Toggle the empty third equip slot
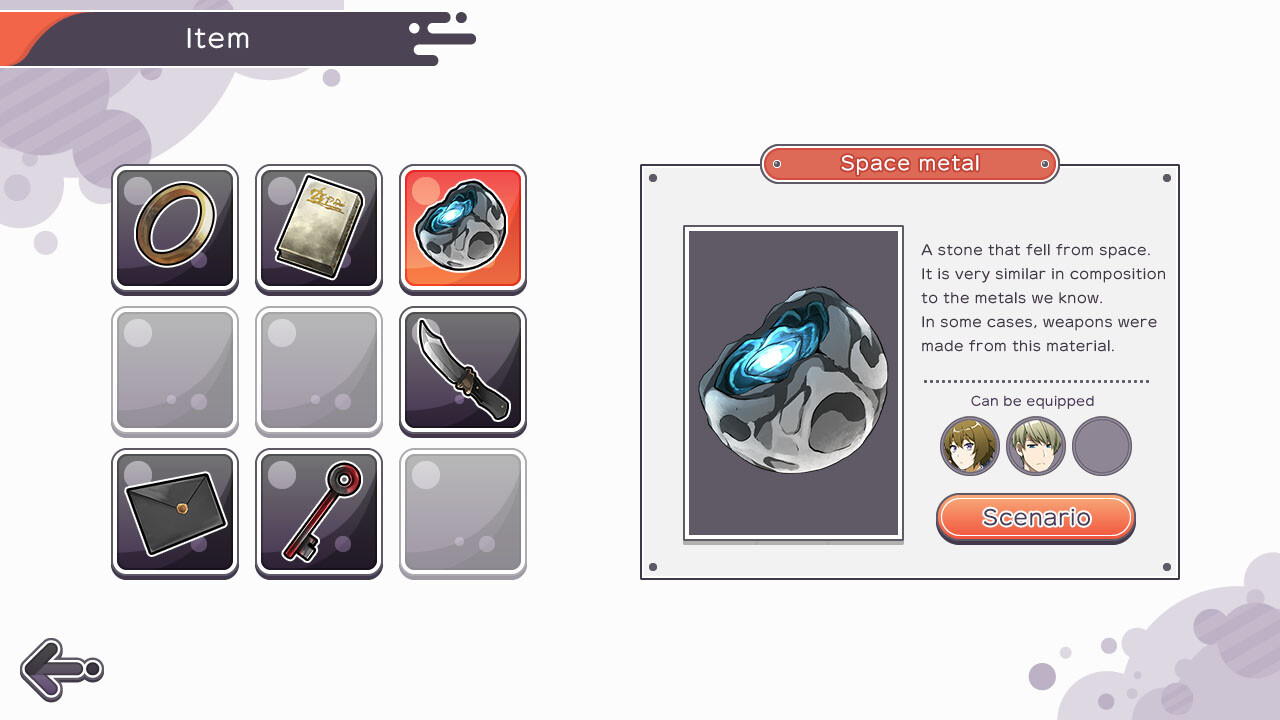Image resolution: width=1280 pixels, height=720 pixels. (1101, 446)
